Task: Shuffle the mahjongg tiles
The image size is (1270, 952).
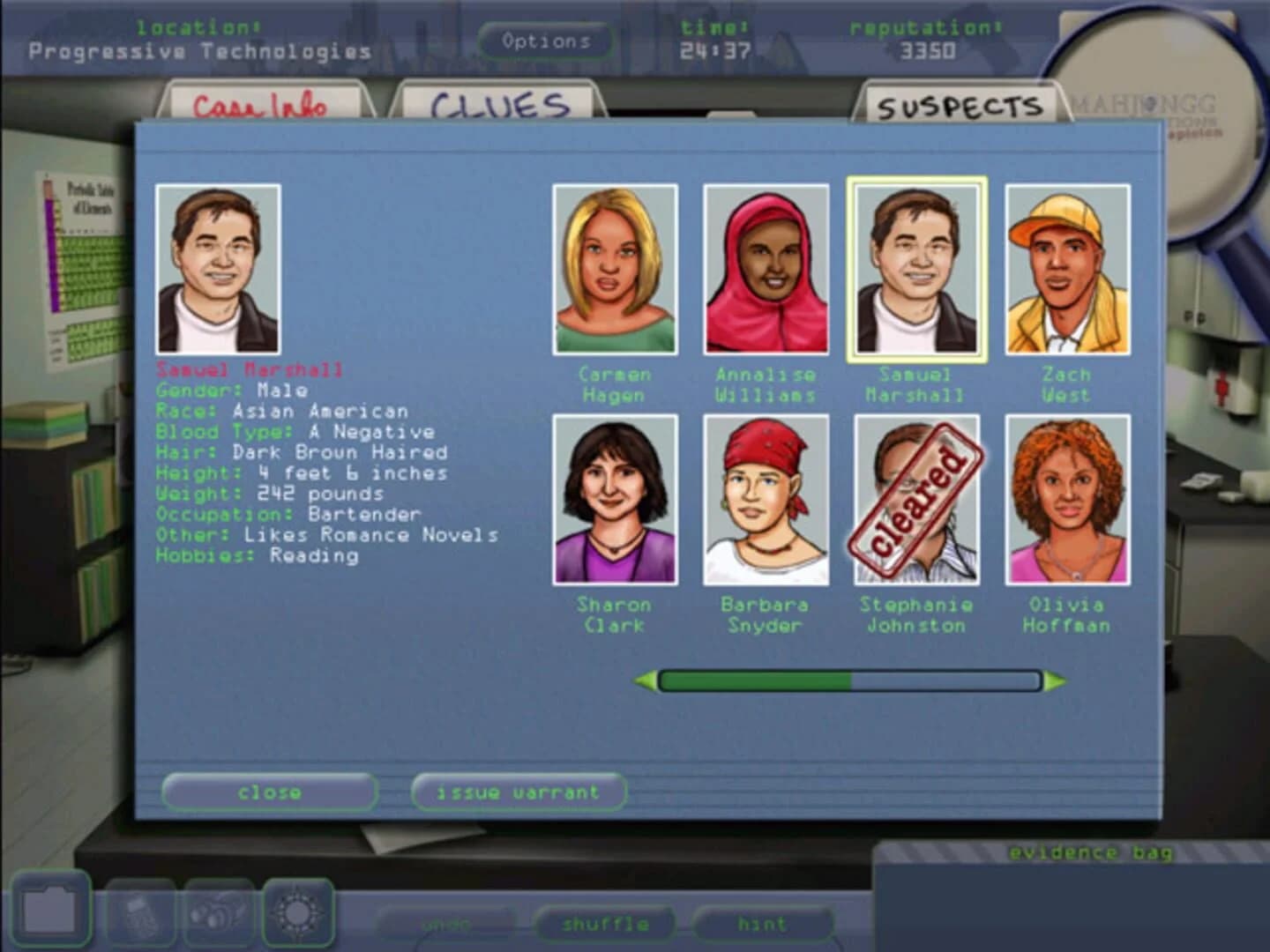Action: 607,924
